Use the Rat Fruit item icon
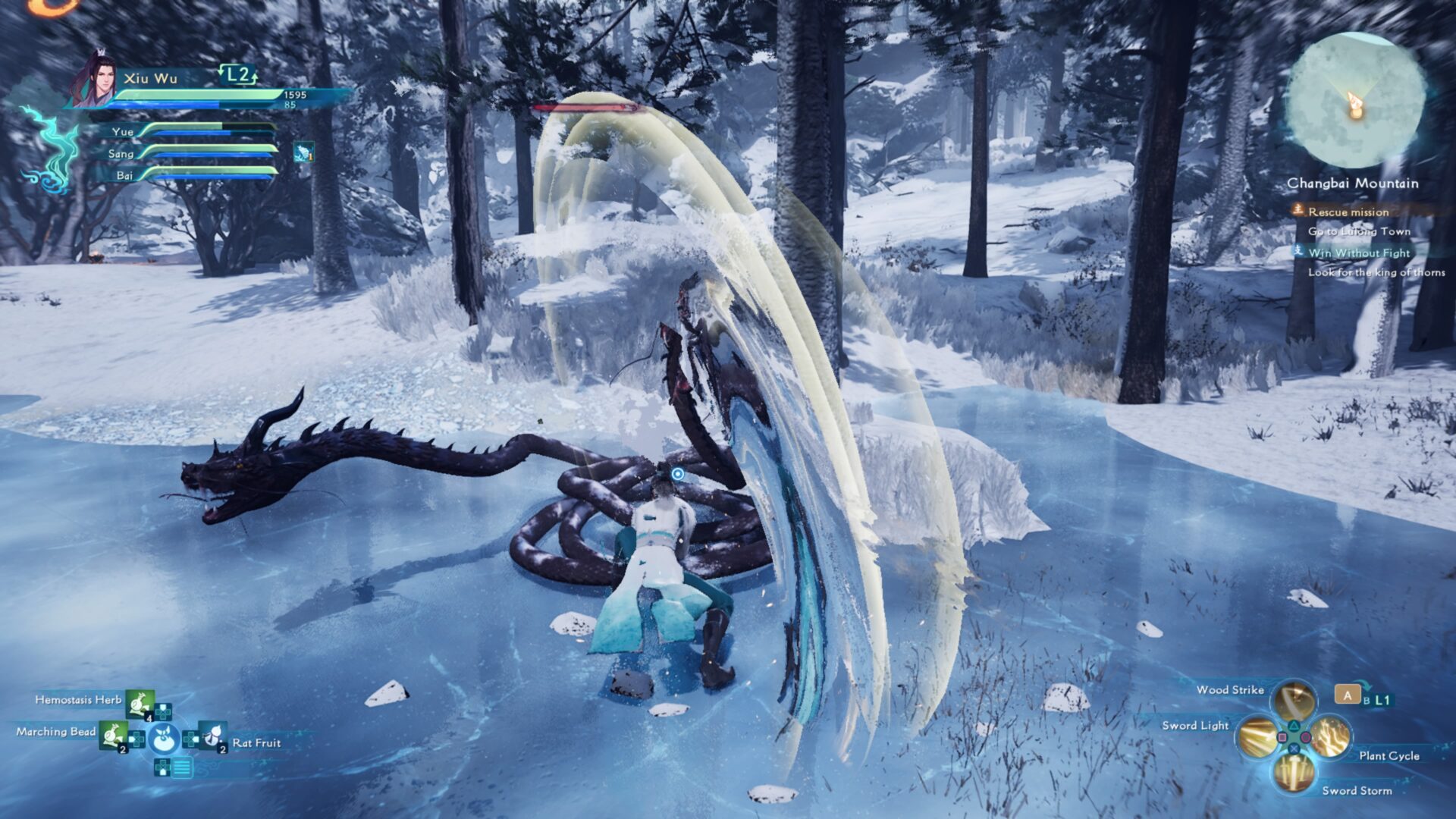The height and width of the screenshot is (819, 1456). click(x=212, y=736)
